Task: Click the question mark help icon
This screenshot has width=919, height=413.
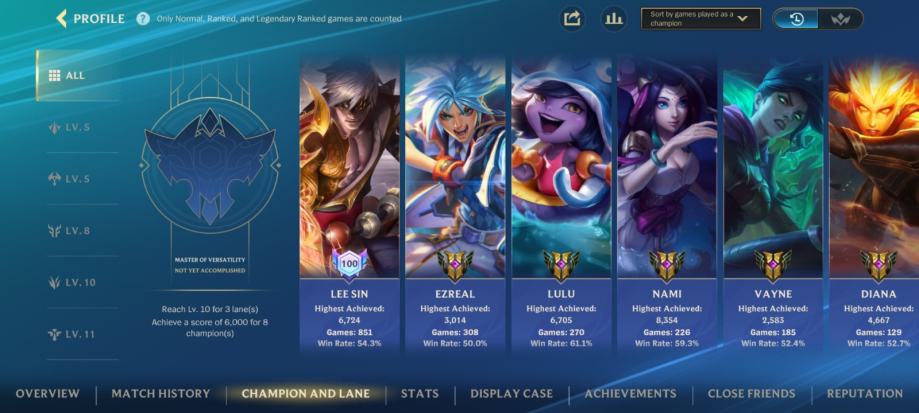Action: [143, 19]
